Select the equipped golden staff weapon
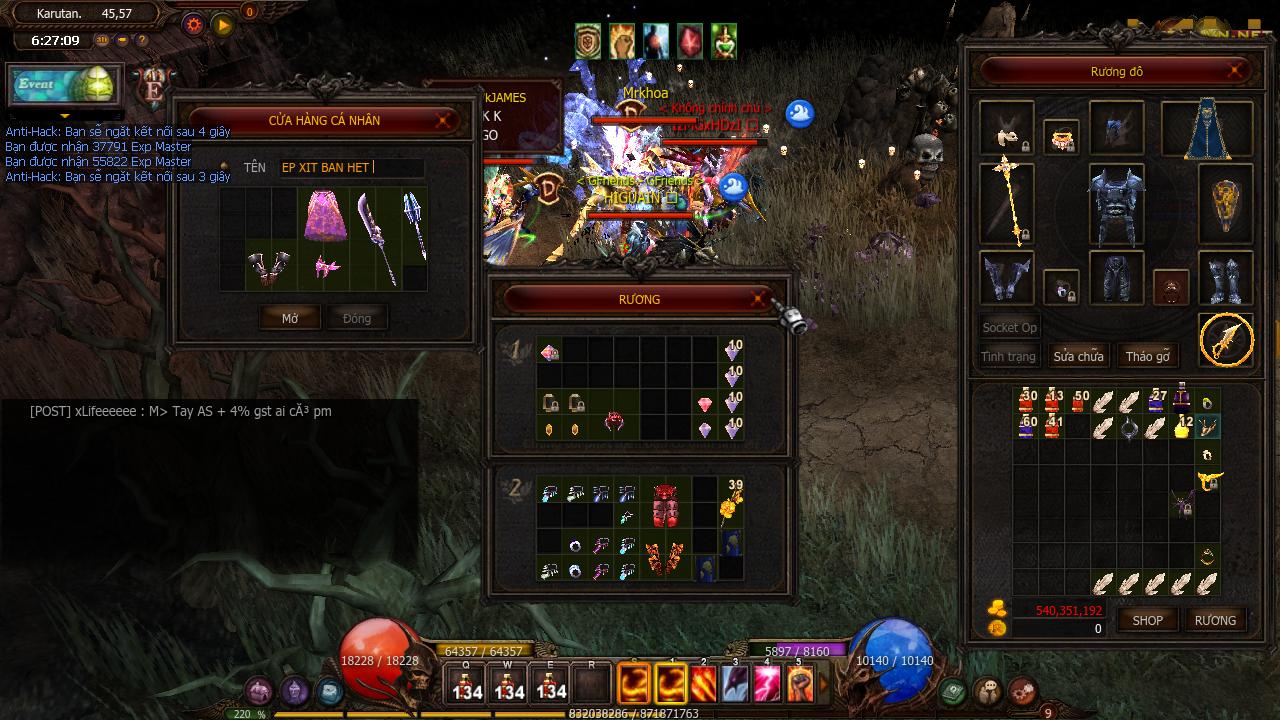This screenshot has height=720, width=1280. point(1006,204)
